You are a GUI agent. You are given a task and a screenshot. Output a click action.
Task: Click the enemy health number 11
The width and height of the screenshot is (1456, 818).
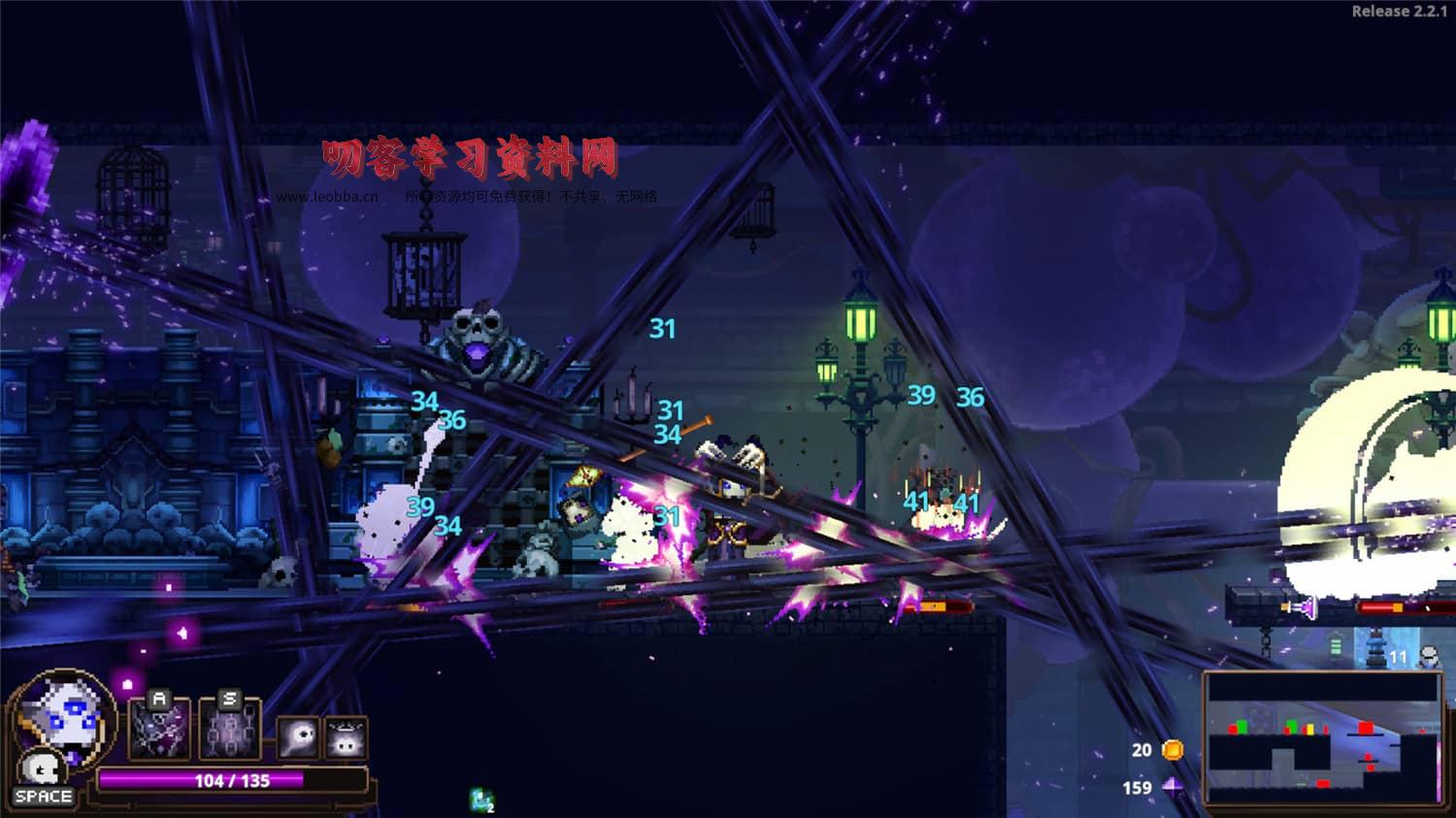tap(1396, 657)
